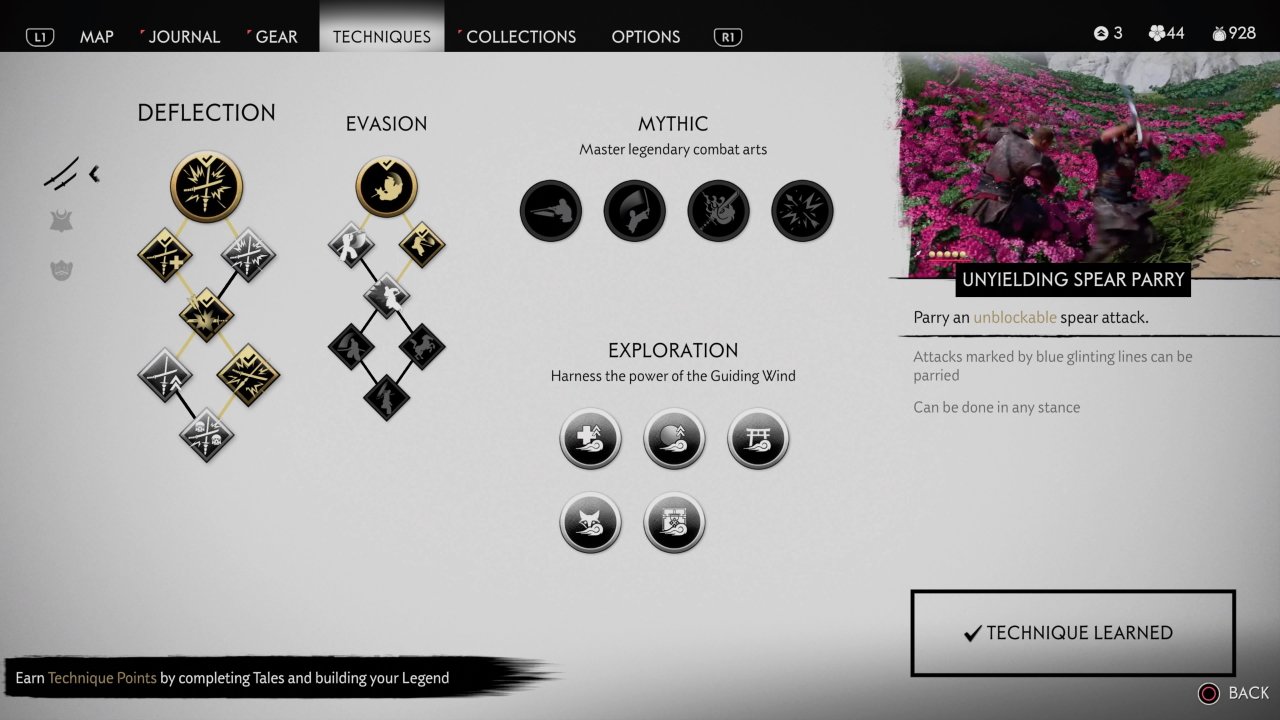Open the ghost mask category icon
The height and width of the screenshot is (720, 1280).
pos(62,270)
